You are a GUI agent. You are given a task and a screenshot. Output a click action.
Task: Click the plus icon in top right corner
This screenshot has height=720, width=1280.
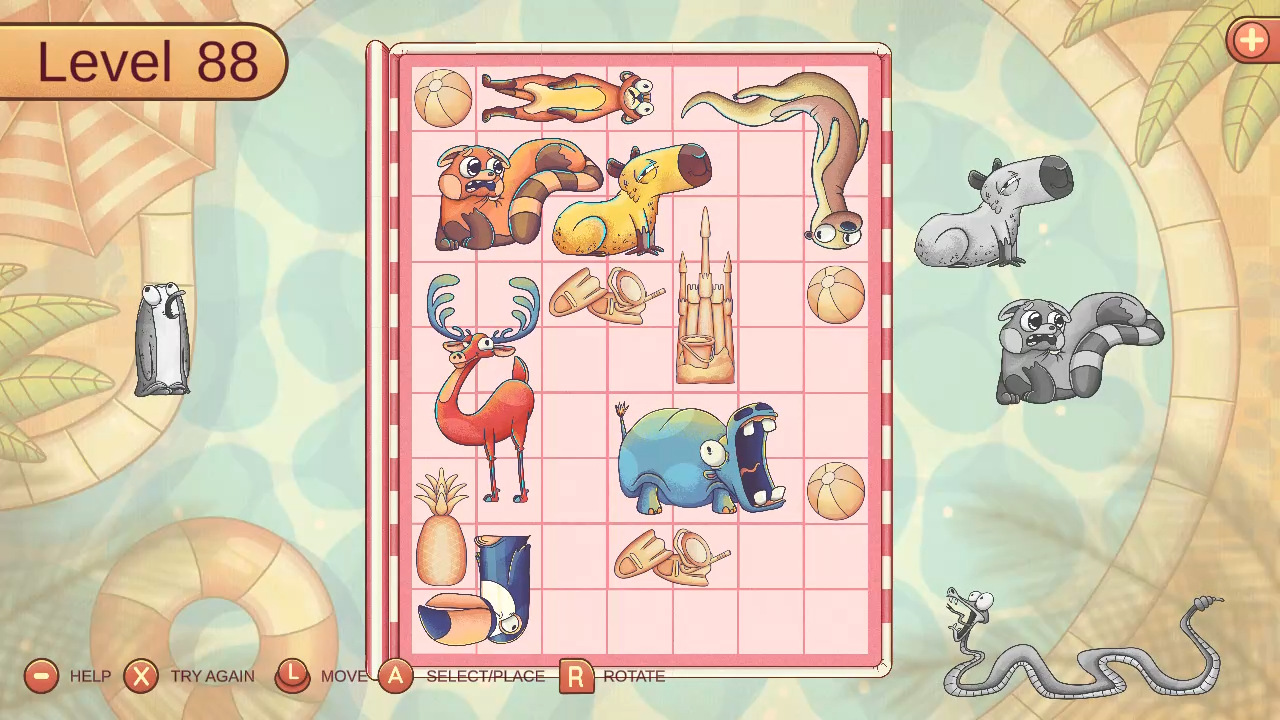1251,41
